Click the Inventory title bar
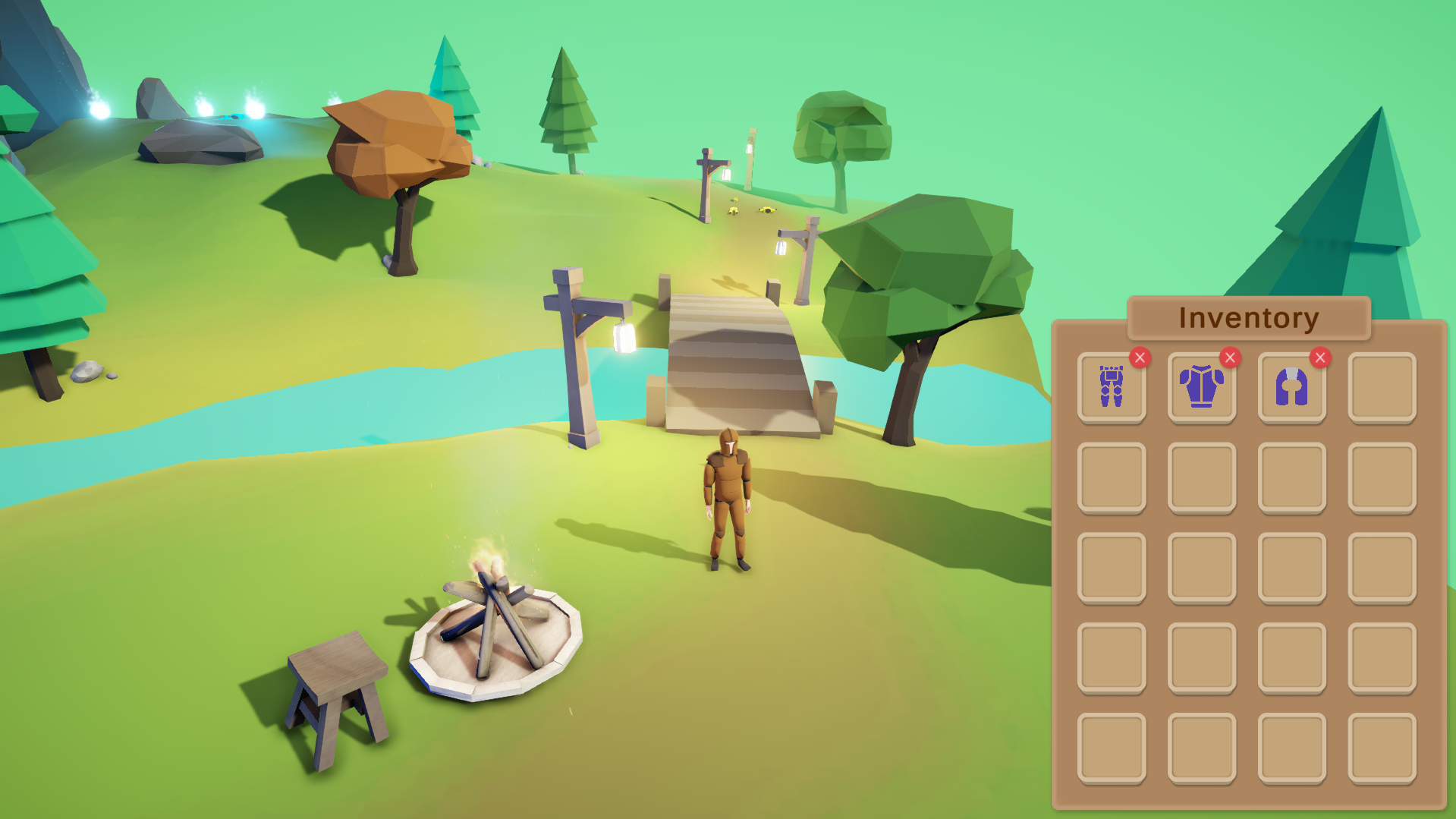This screenshot has width=1456, height=819. [x=1249, y=318]
